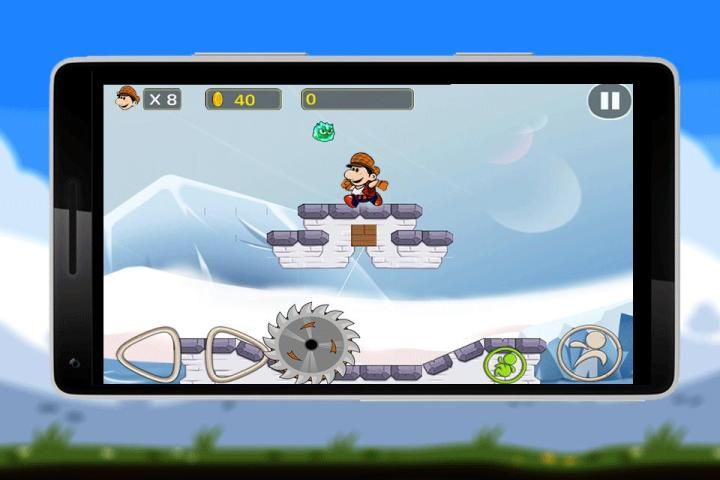Tap the small green attack button
Viewport: 720px width, 480px height.
click(x=504, y=364)
